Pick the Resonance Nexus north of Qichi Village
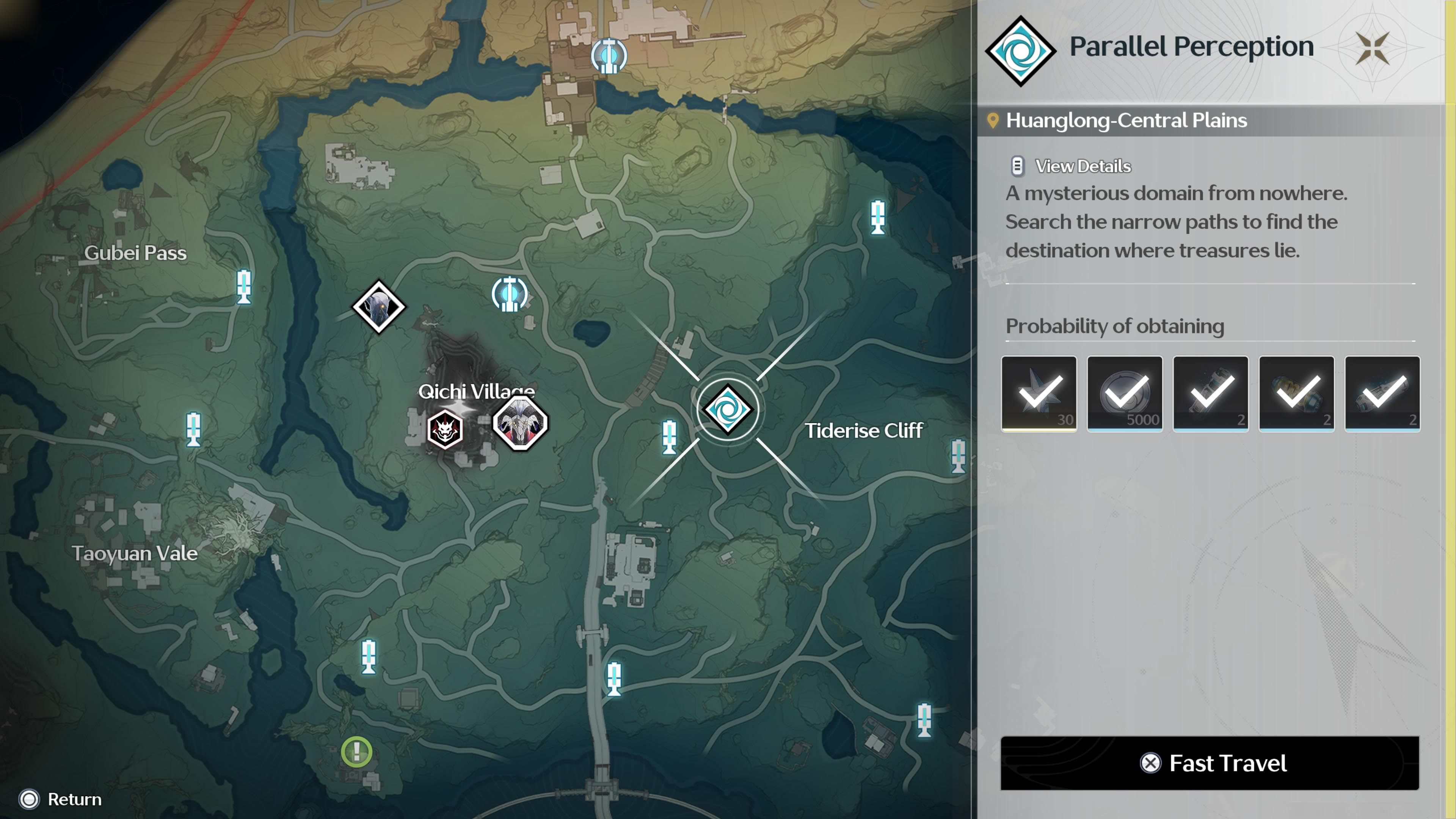The width and height of the screenshot is (1456, 819). pyautogui.click(x=509, y=295)
